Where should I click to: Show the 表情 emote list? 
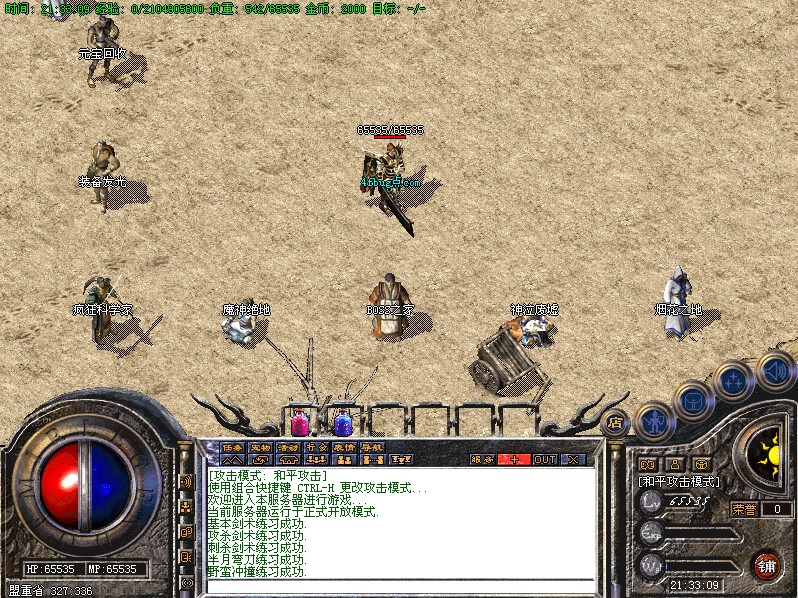tap(344, 448)
